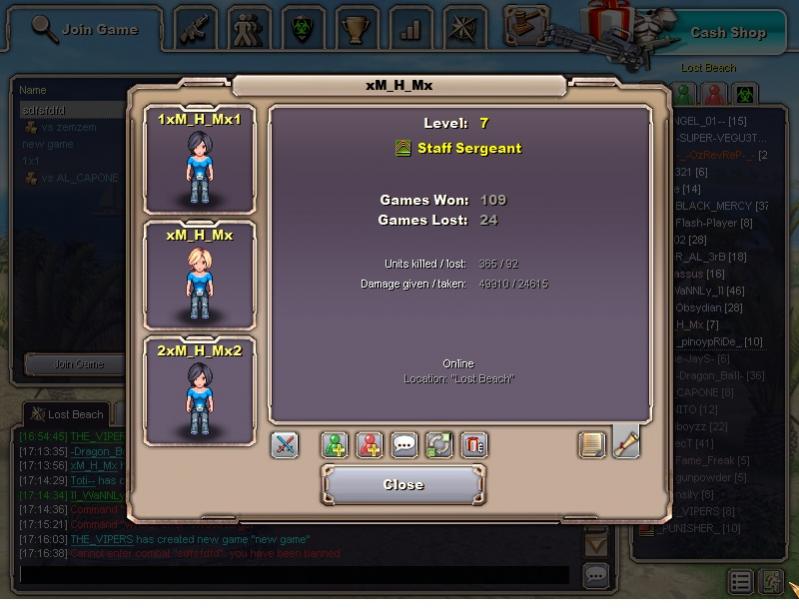Viewport: 799px width, 613px height.
Task: Add player as friend with green icon
Action: (335, 445)
